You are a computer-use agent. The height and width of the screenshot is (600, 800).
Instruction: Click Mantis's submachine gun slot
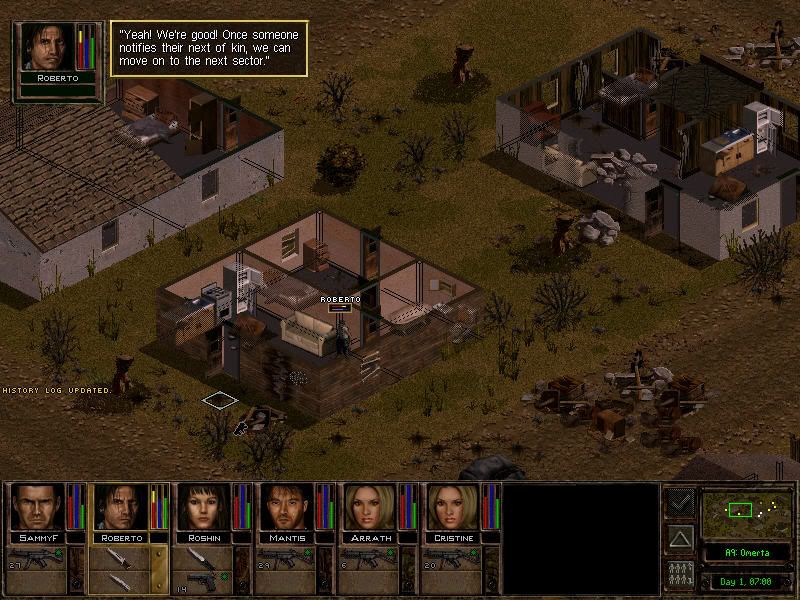pyautogui.click(x=287, y=557)
